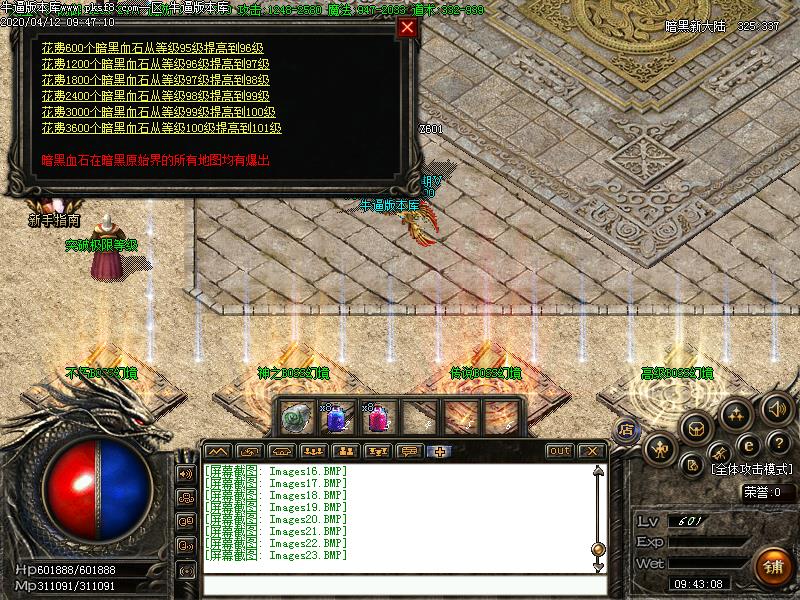800x600 pixels.
Task: Toggle sound with the speaker icon
Action: [776, 408]
